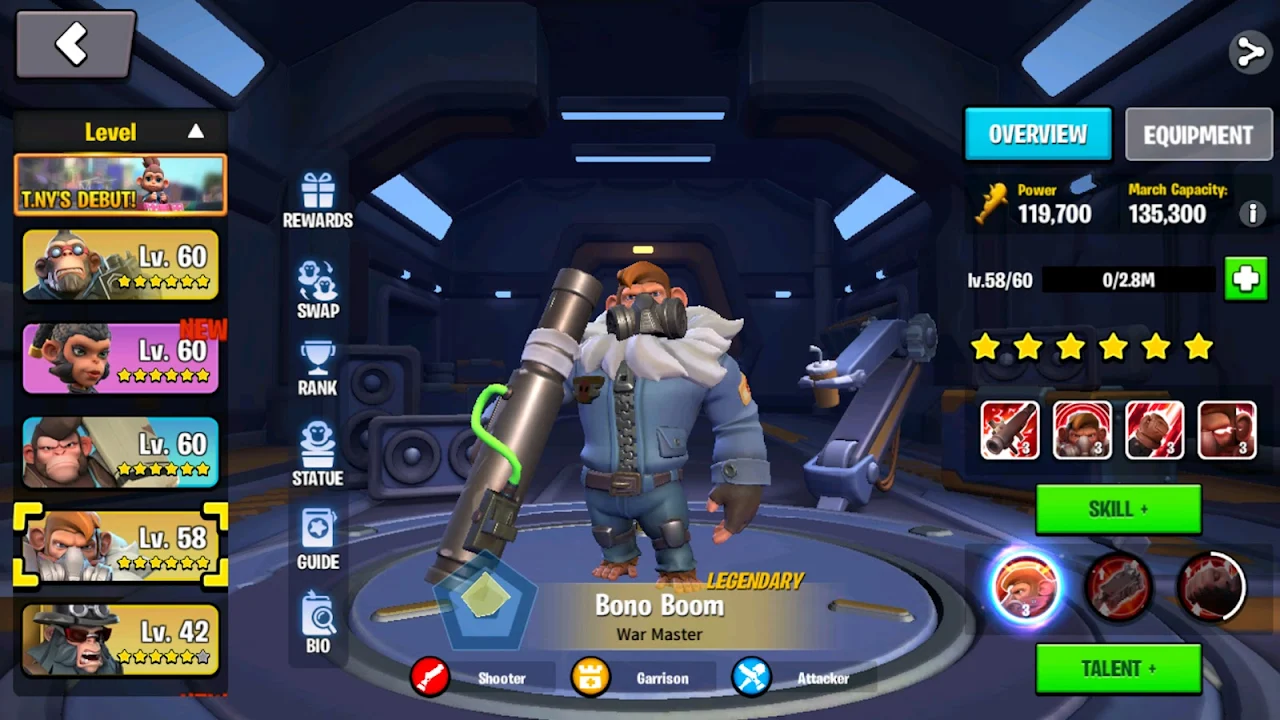View the Rank trophy menu
This screenshot has width=1280, height=720.
click(x=317, y=368)
